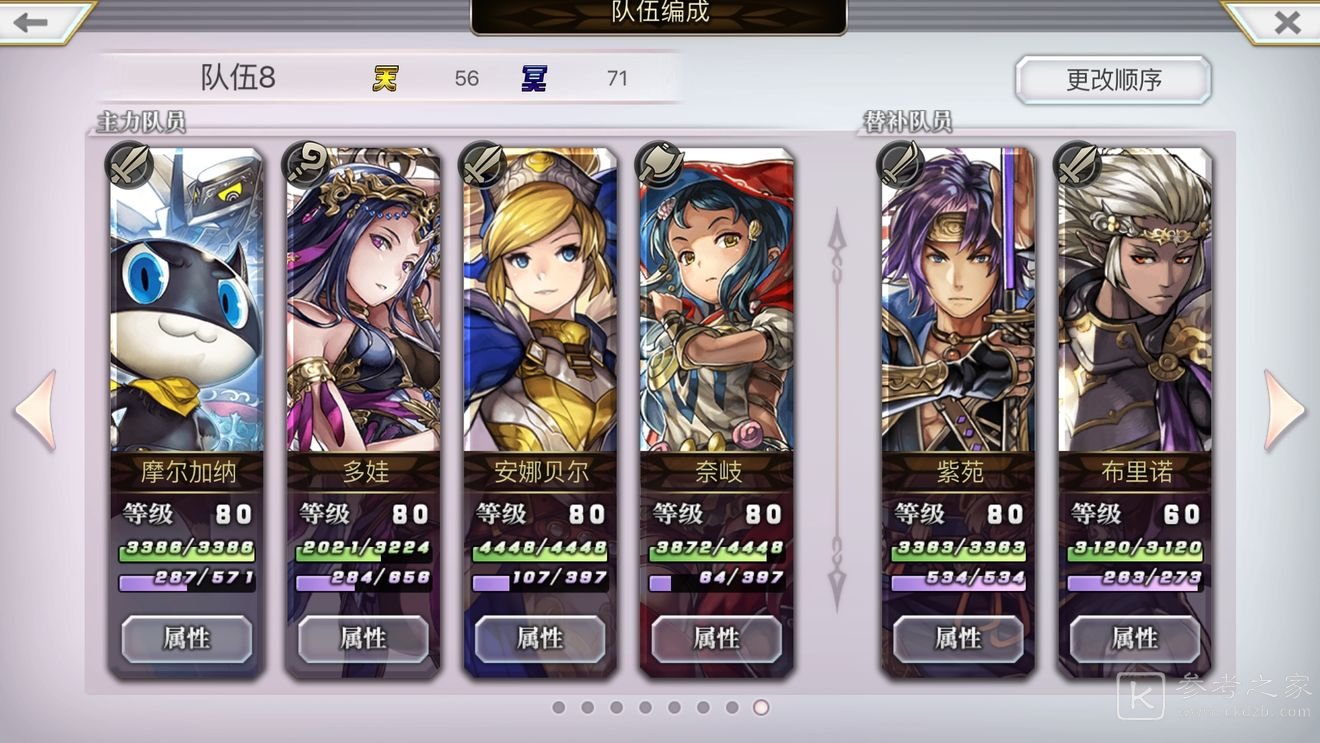Close the team formation screen

[1287, 22]
